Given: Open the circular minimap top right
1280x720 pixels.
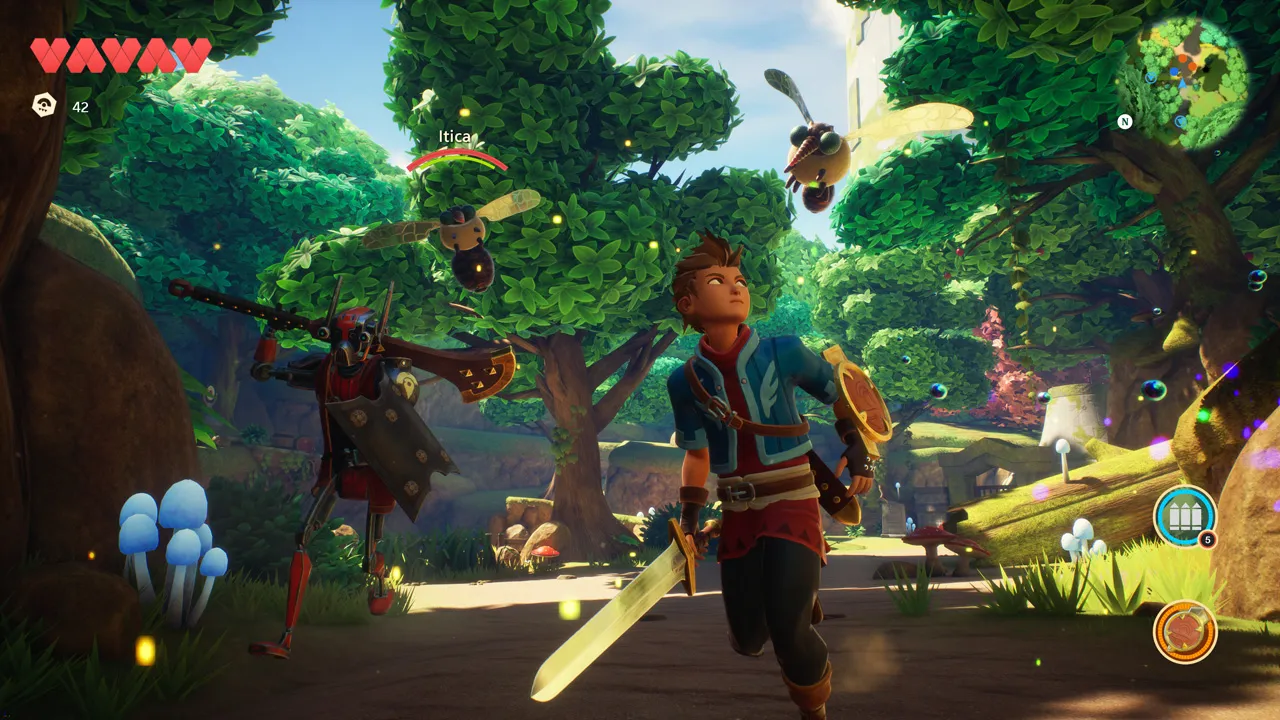Looking at the screenshot, I should click(1185, 75).
